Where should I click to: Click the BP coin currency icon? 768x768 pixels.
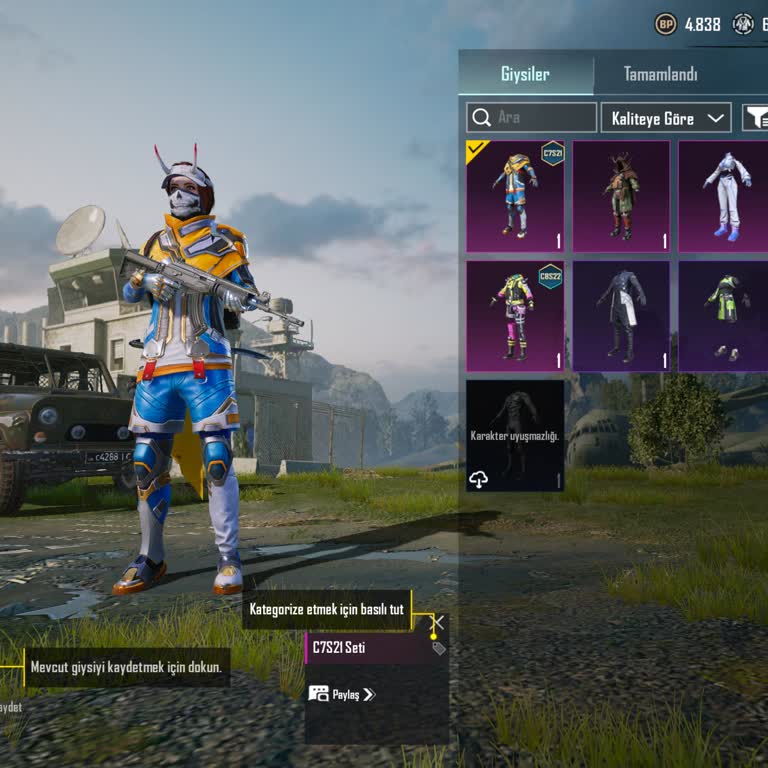coord(665,24)
